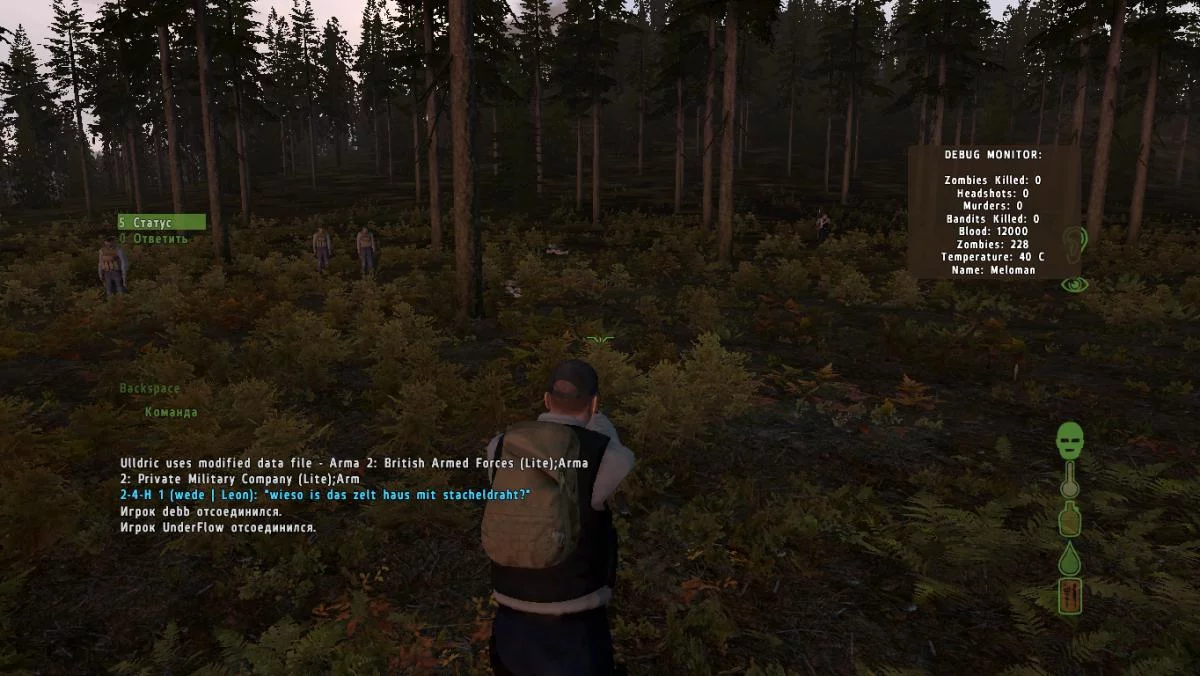1200x676 pixels.
Task: Select the canteen thirst icon
Action: [1070, 520]
